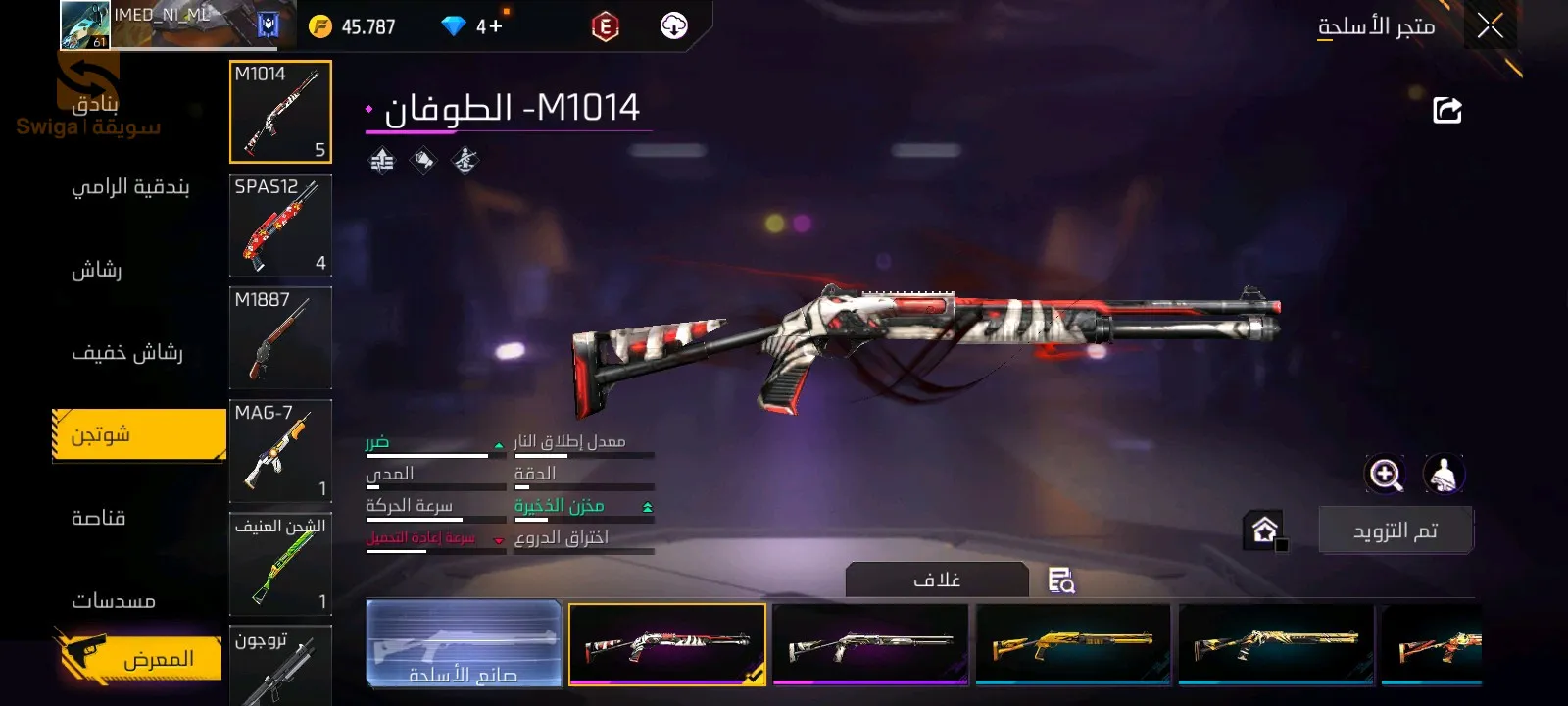Screen dimensions: 1568x706
Task: Open the مسدسات category
Action: tap(114, 600)
